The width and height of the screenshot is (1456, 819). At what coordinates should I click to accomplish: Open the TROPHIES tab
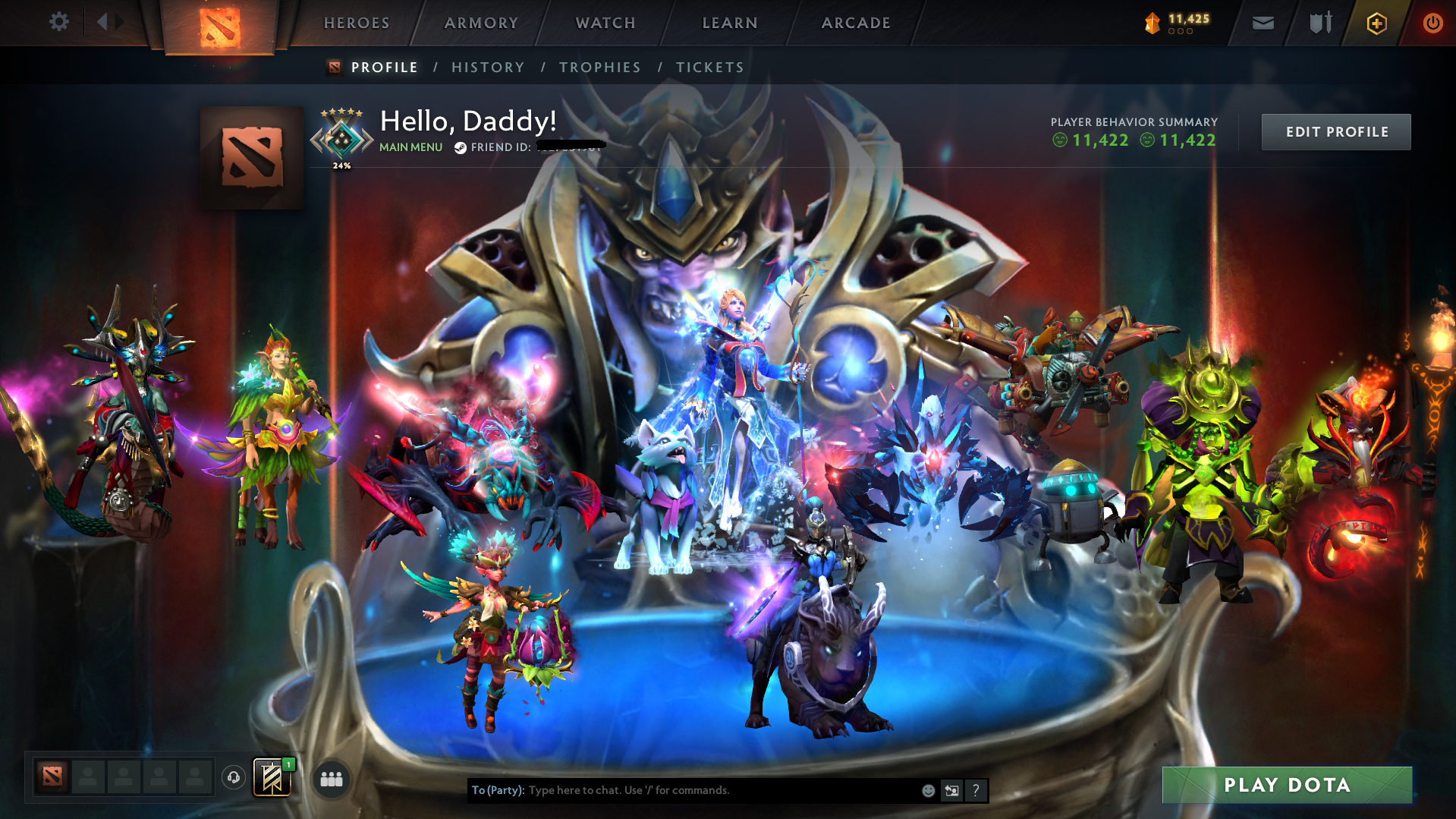[599, 67]
